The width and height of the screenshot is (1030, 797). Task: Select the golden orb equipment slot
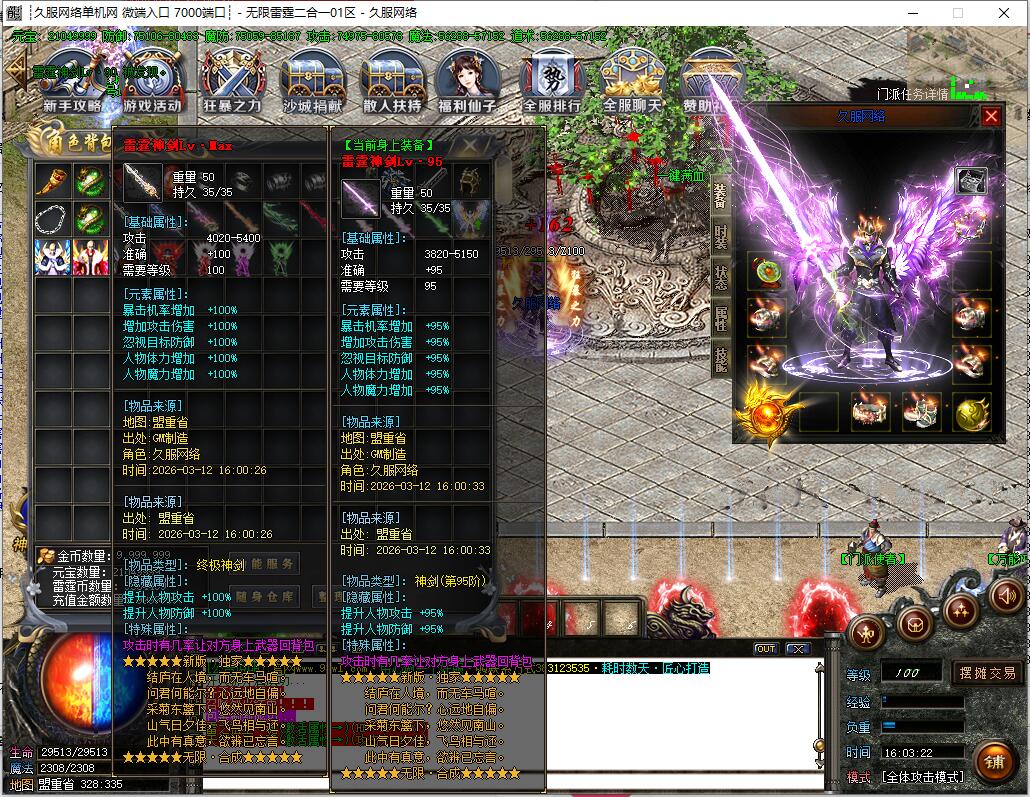click(x=971, y=412)
